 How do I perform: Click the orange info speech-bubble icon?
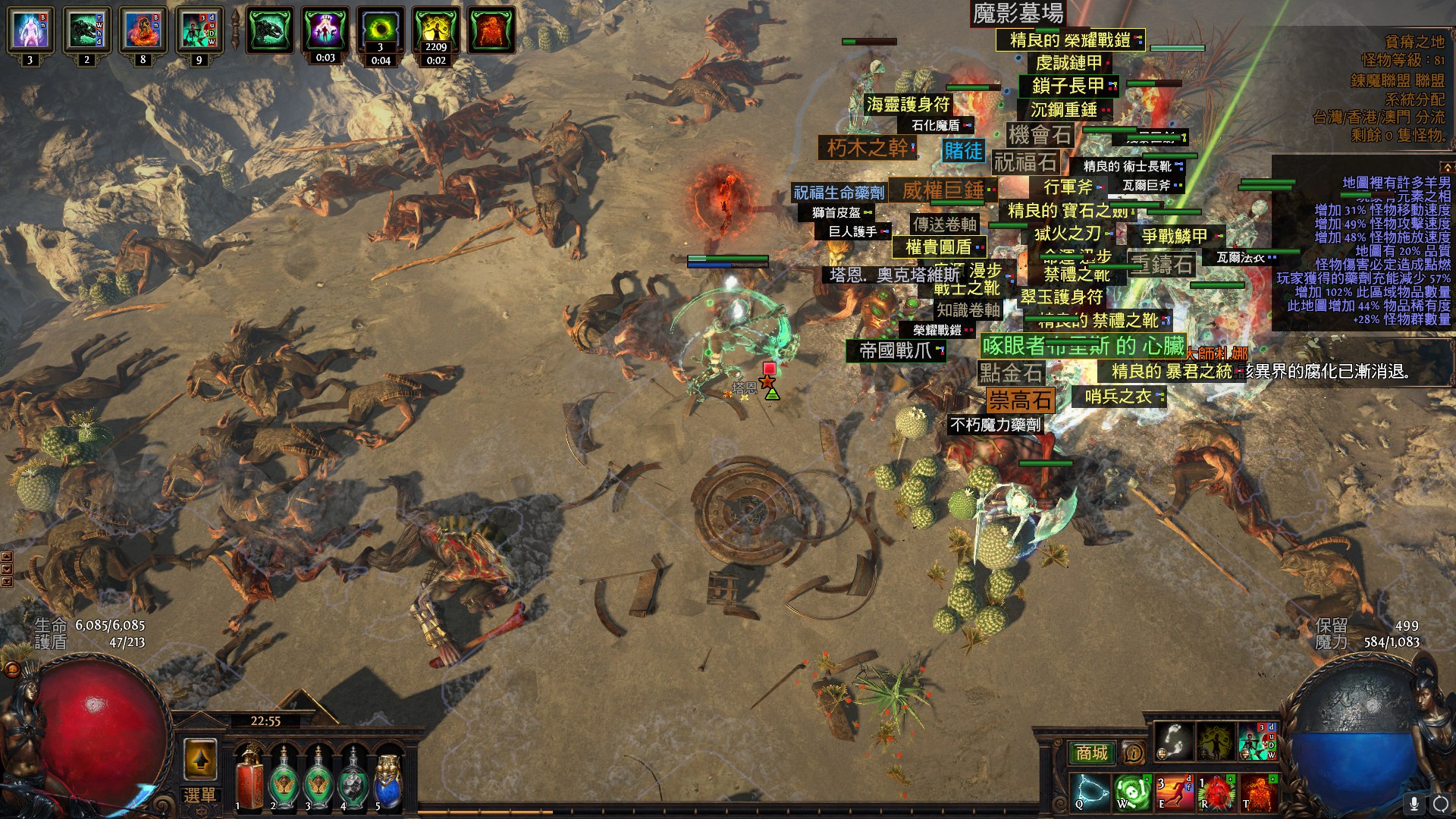[x=1133, y=753]
